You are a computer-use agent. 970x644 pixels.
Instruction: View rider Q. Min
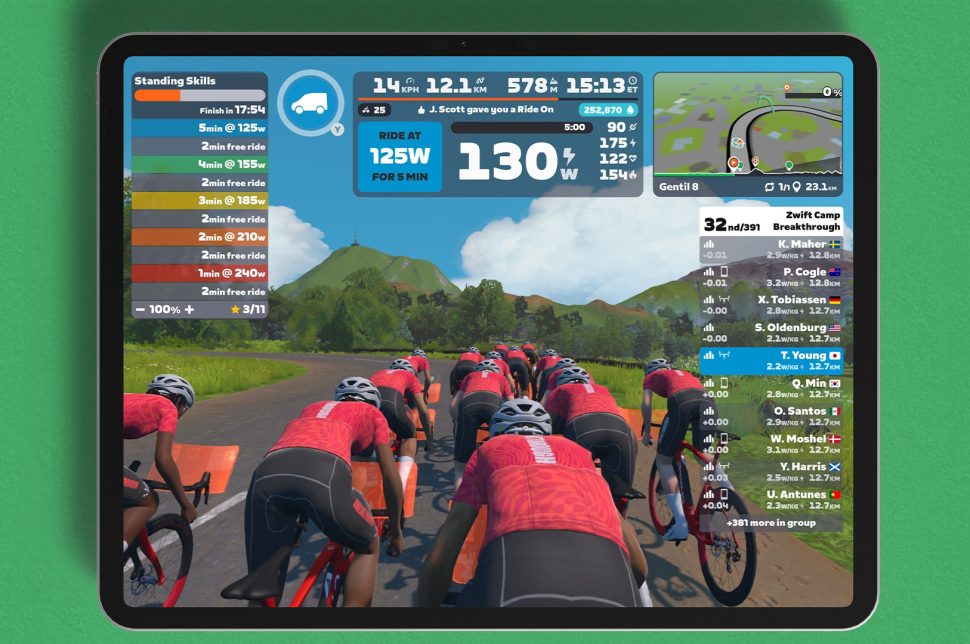click(771, 389)
